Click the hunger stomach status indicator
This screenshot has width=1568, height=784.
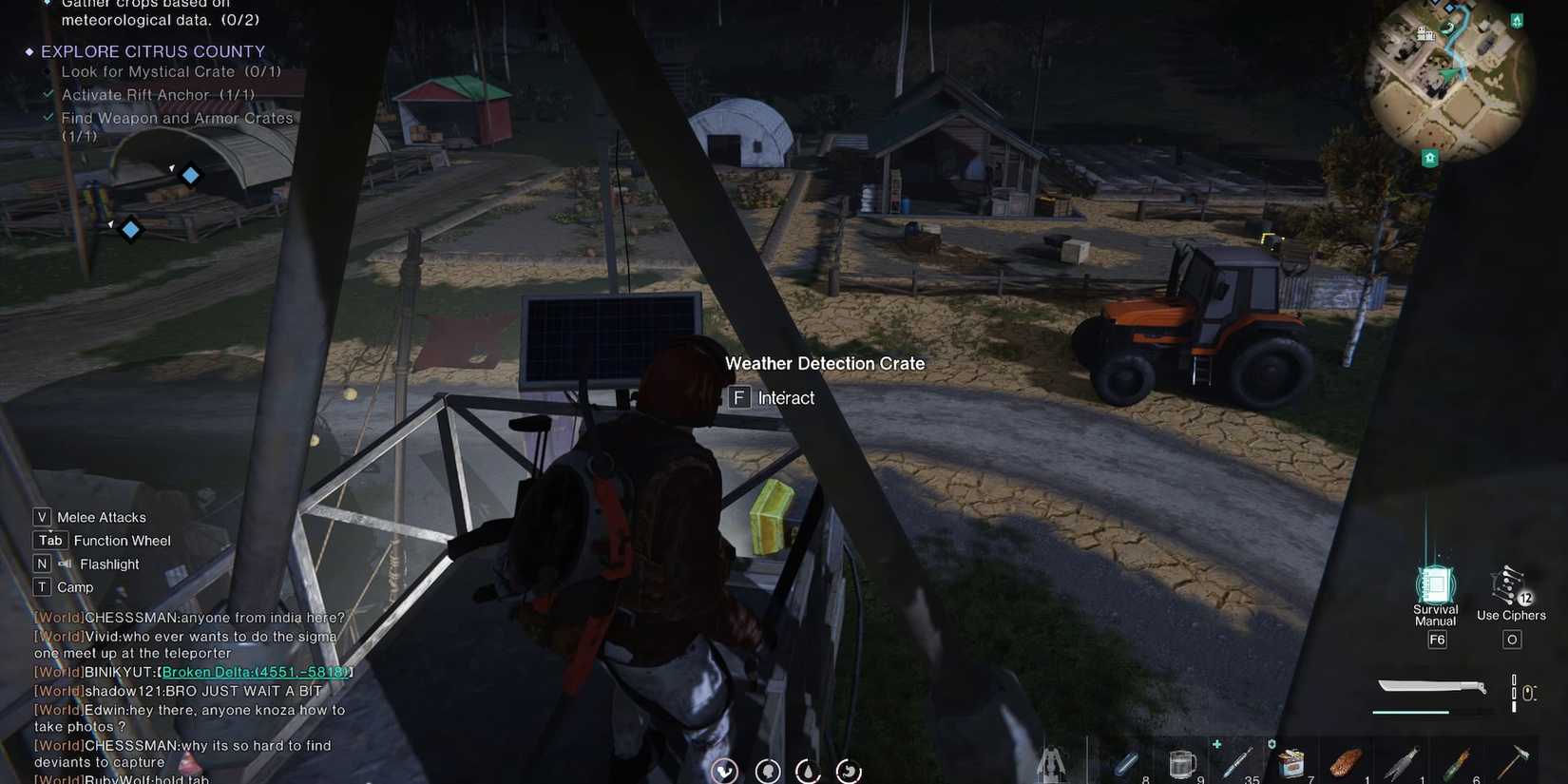click(848, 771)
